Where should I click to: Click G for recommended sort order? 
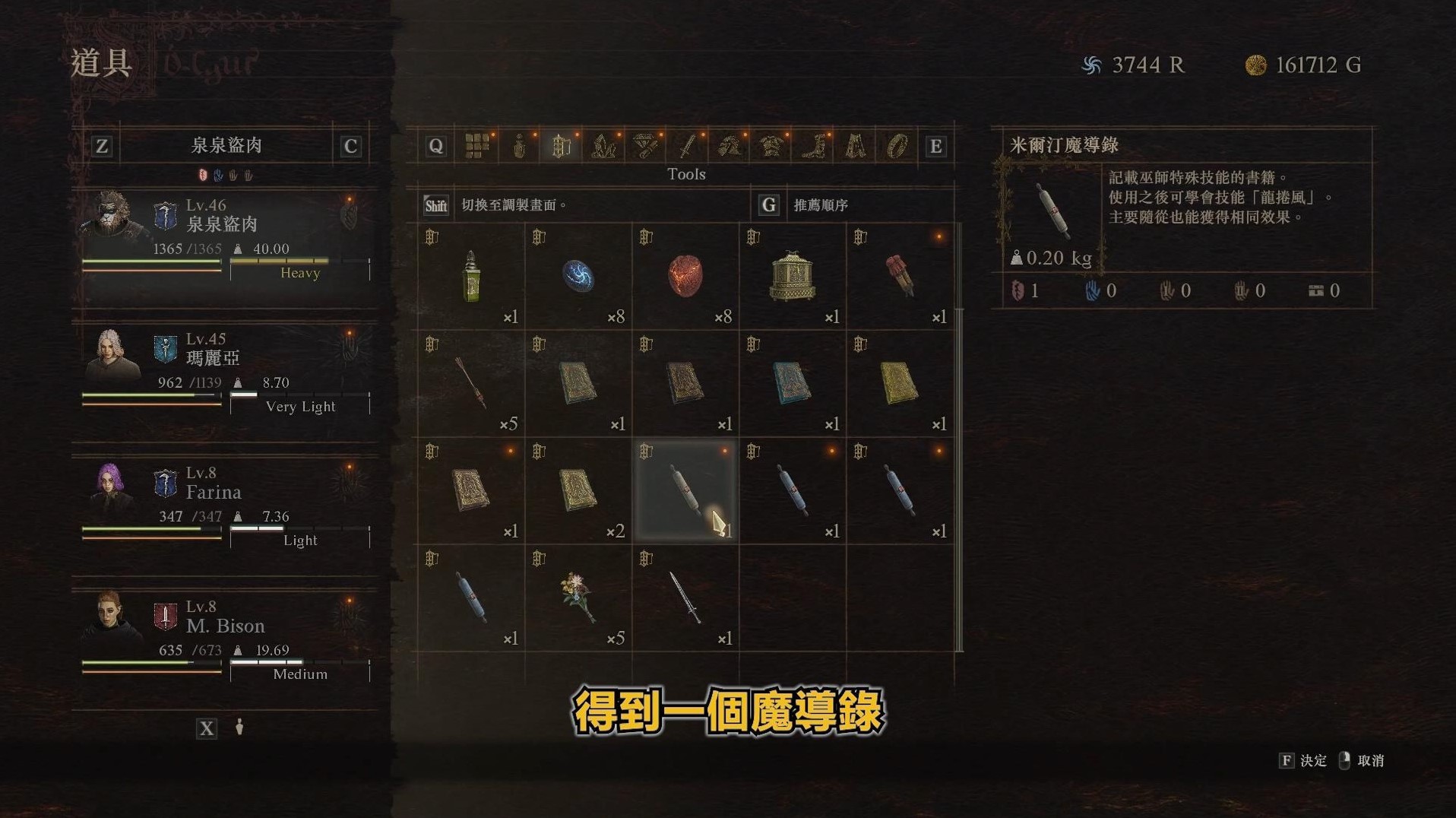[768, 204]
